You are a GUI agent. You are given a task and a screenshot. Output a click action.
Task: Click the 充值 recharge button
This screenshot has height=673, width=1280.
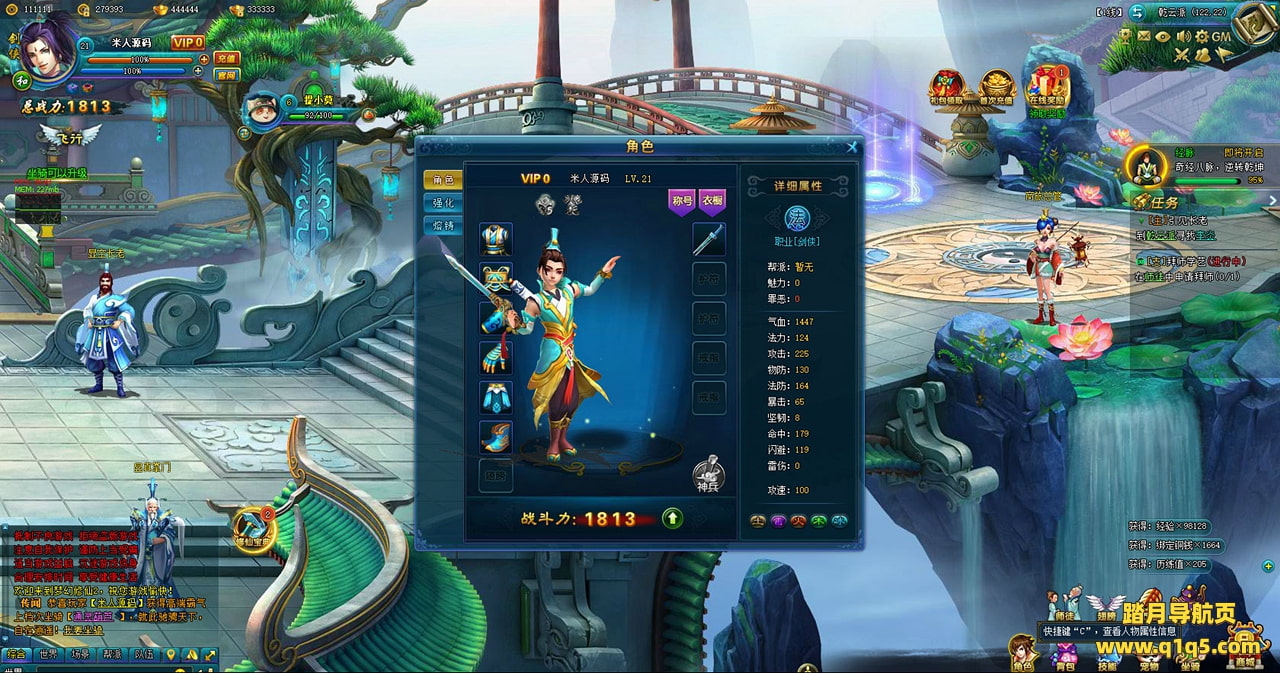[227, 58]
